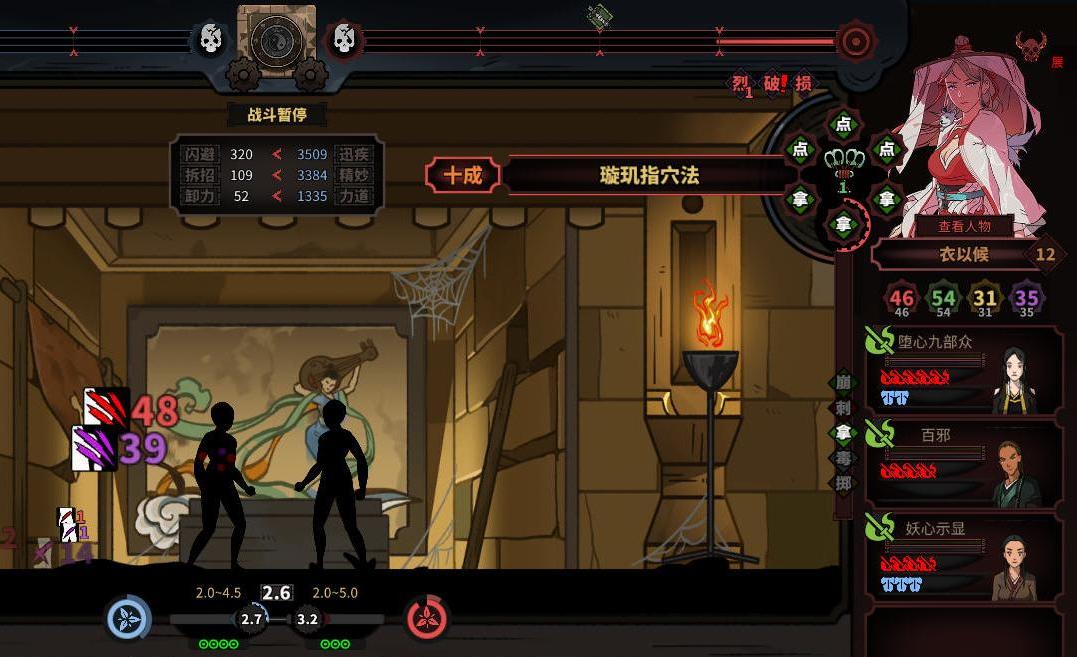Click the 战斗暂停 battle pause label
The height and width of the screenshot is (657, 1077).
tap(276, 114)
